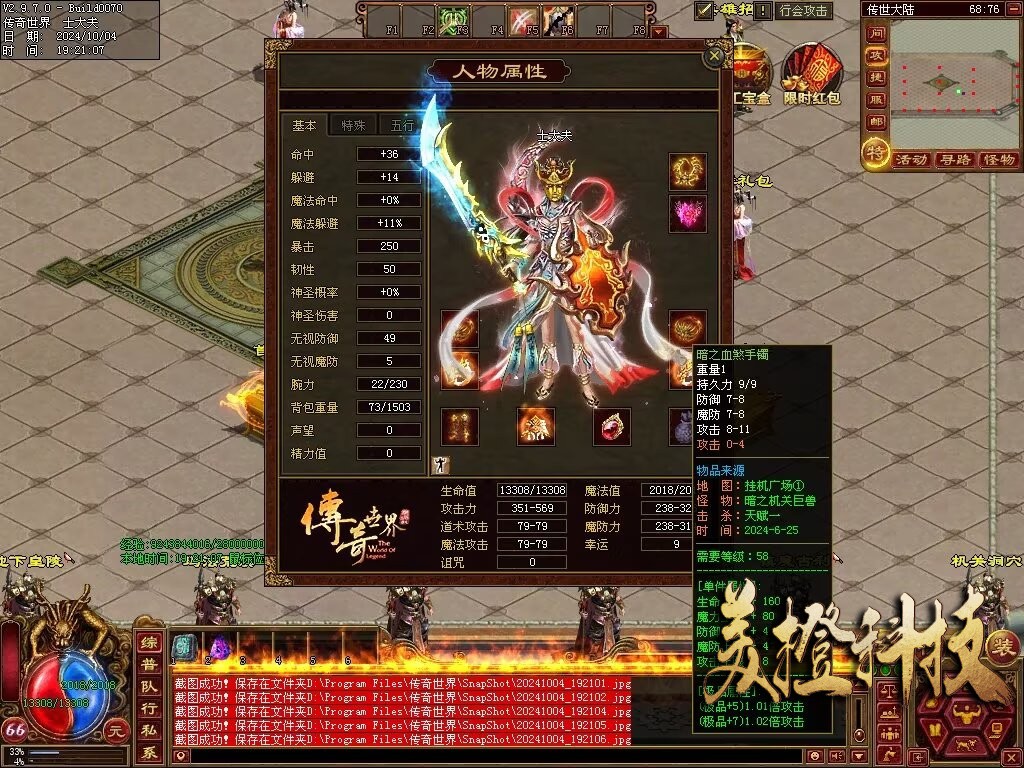This screenshot has height=768, width=1024.
Task: Show the 怪物 monster list
Action: pyautogui.click(x=998, y=160)
